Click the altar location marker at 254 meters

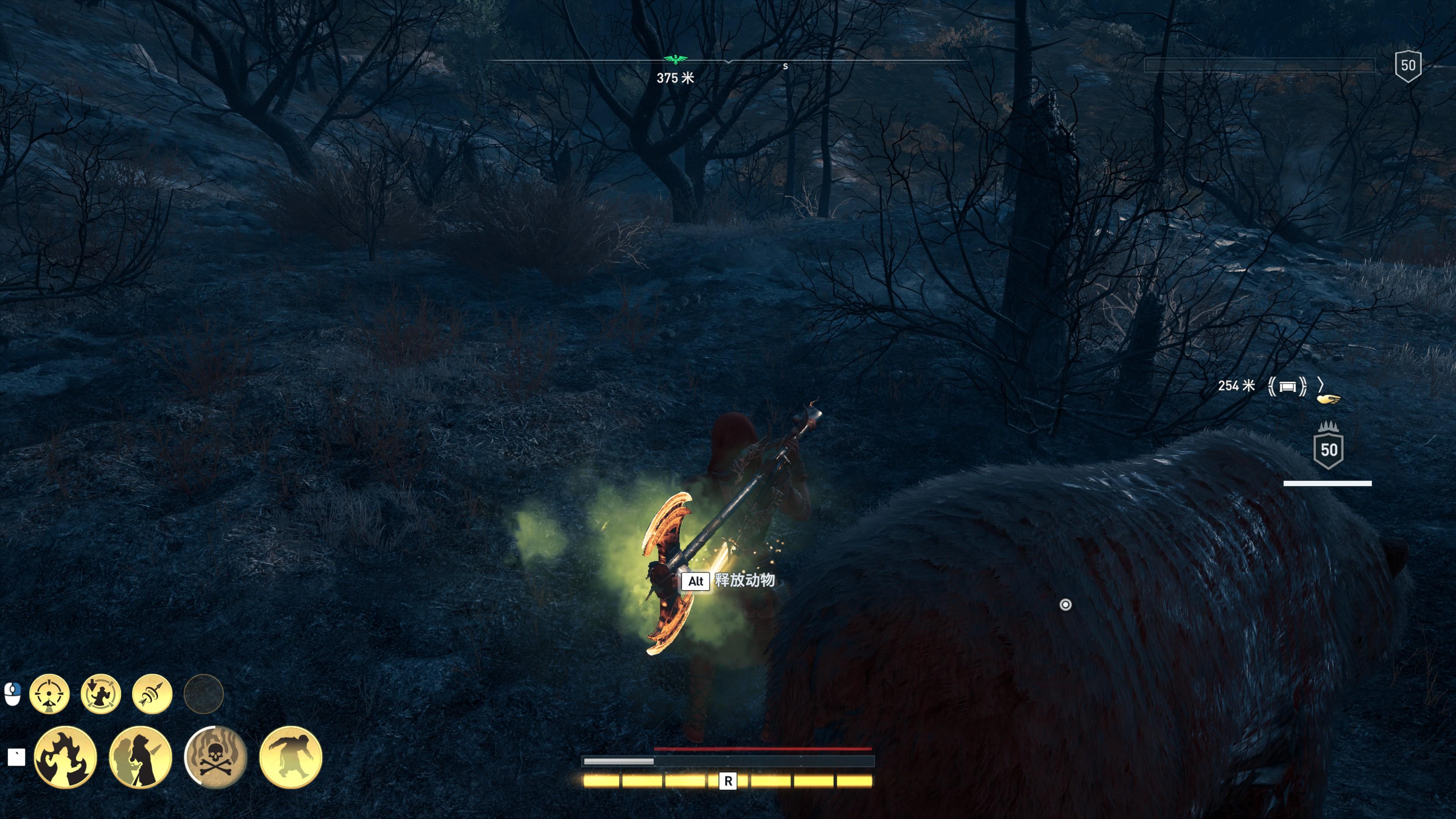[1287, 387]
